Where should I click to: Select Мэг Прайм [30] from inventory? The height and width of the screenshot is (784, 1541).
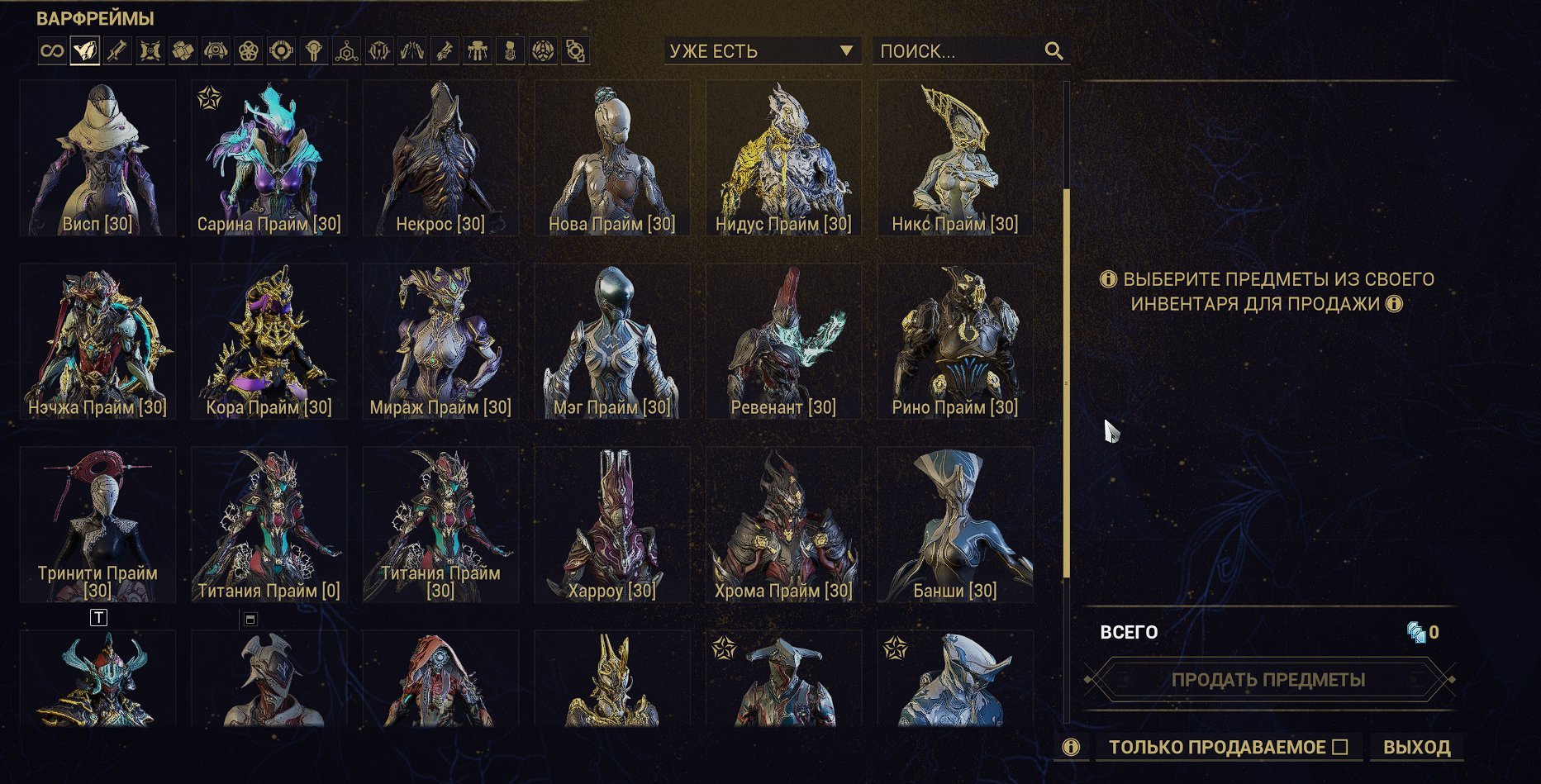611,341
